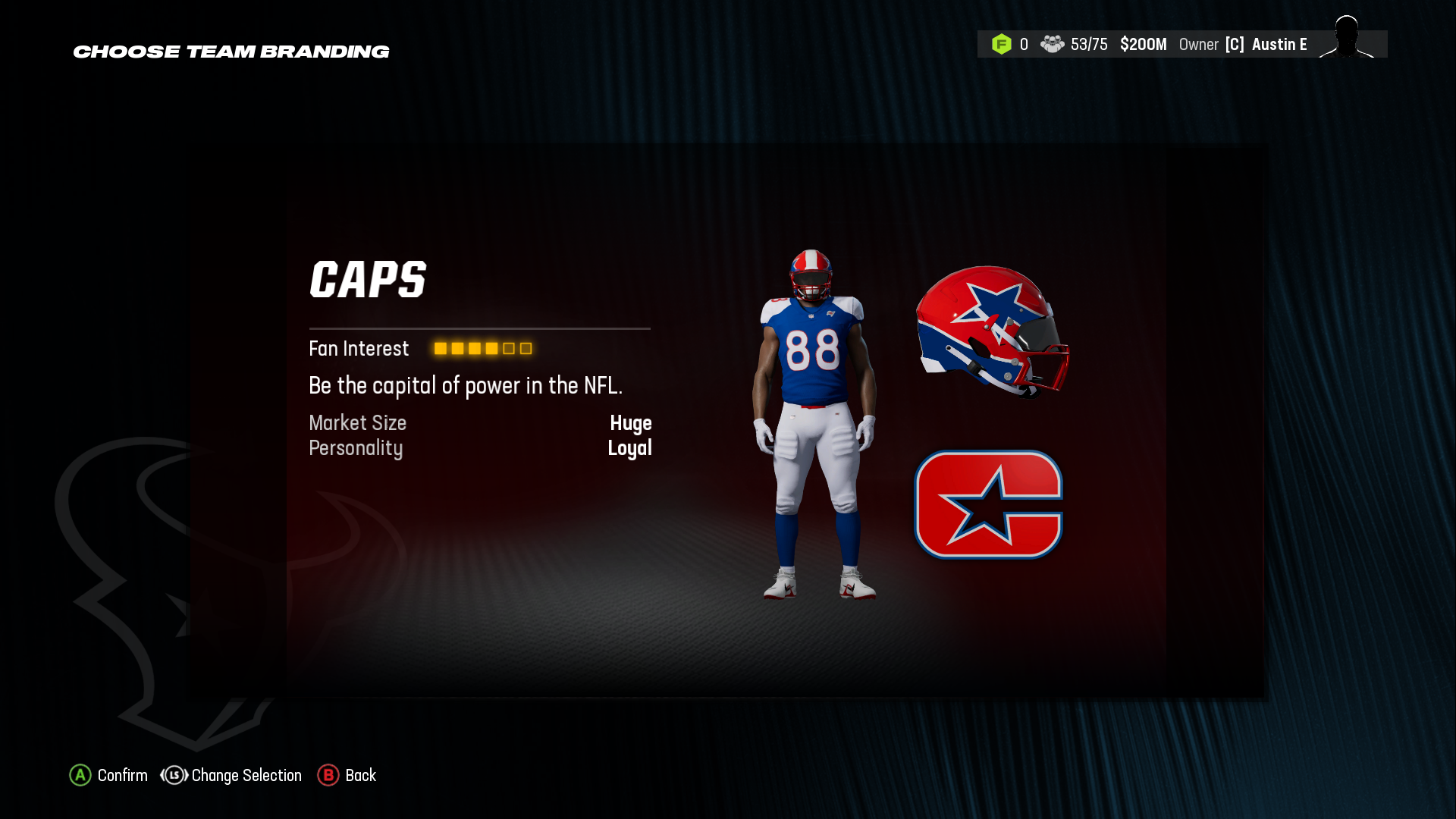Click the Personality value Loyal
Viewport: 1456px width, 819px height.
629,447
